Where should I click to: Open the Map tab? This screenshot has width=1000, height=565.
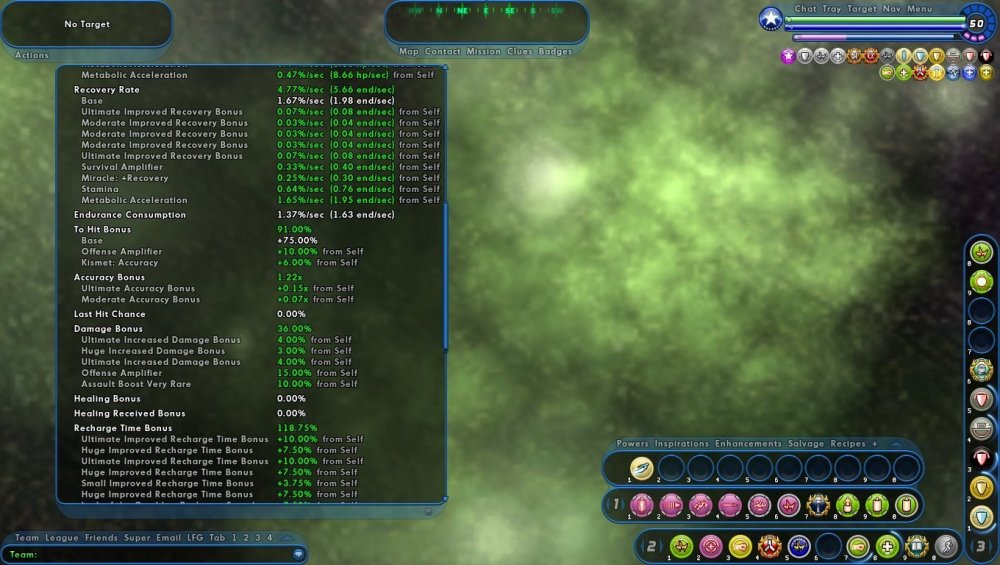(409, 51)
